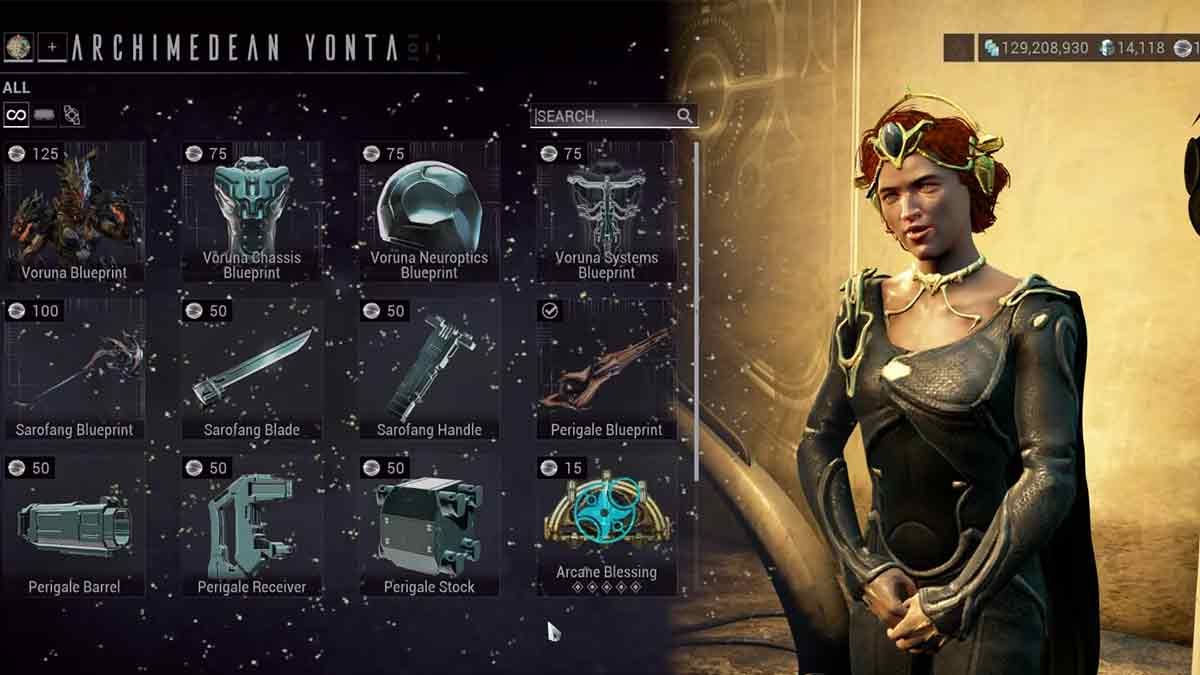Select the Perigale Barrel part

point(74,526)
